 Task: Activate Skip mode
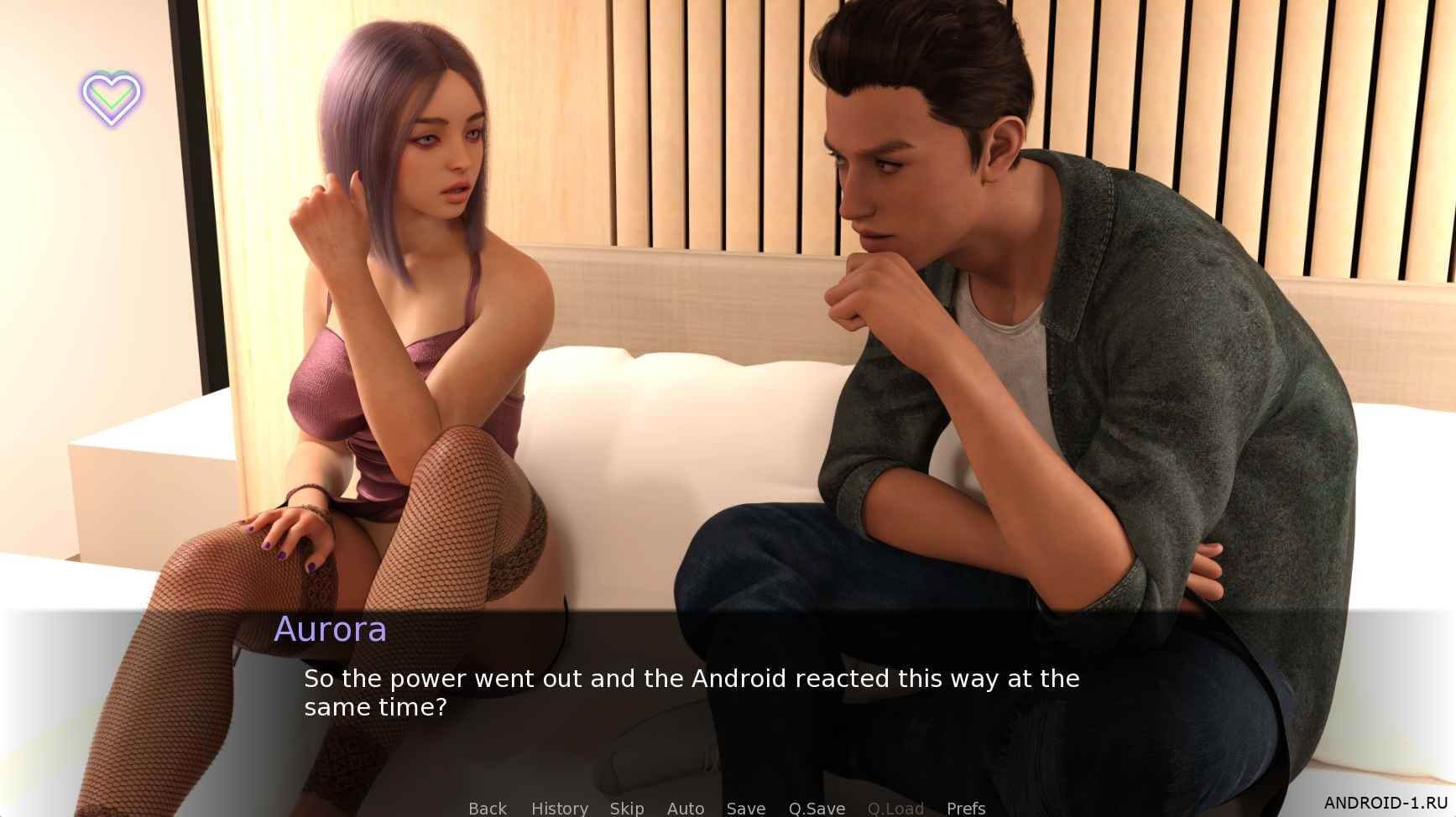coord(627,808)
